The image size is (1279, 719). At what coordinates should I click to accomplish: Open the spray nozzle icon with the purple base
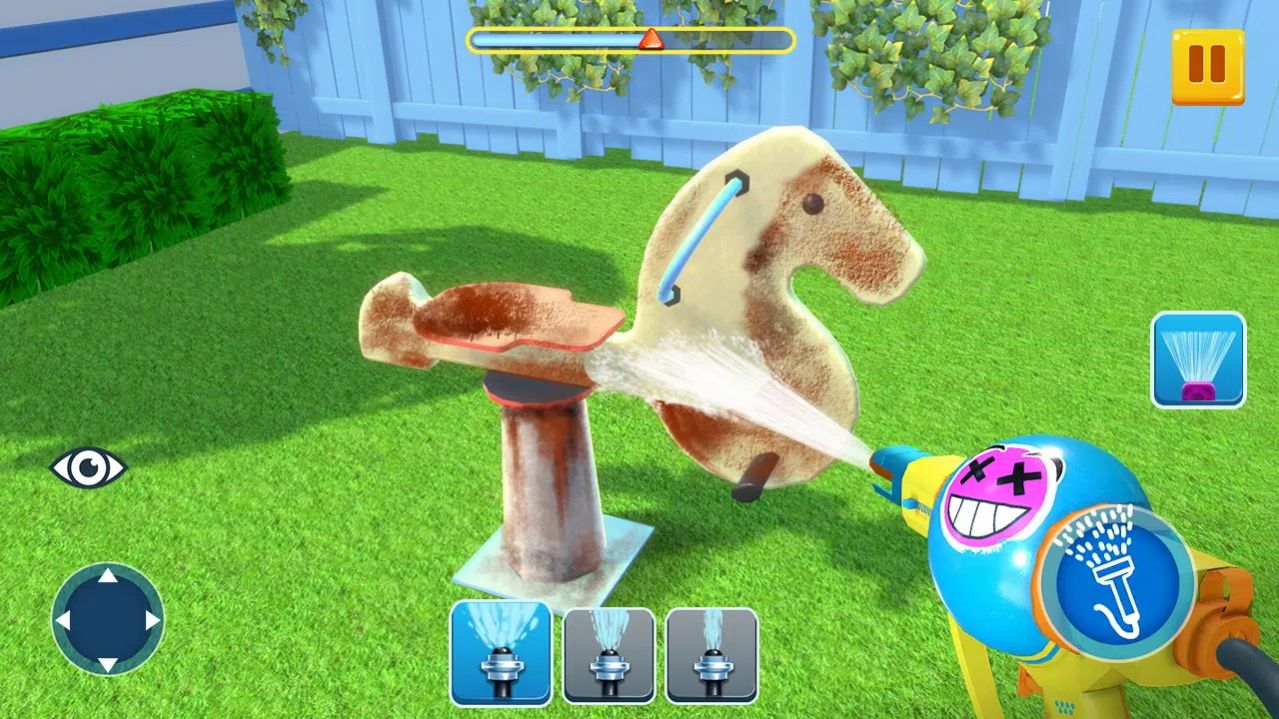pyautogui.click(x=1198, y=360)
